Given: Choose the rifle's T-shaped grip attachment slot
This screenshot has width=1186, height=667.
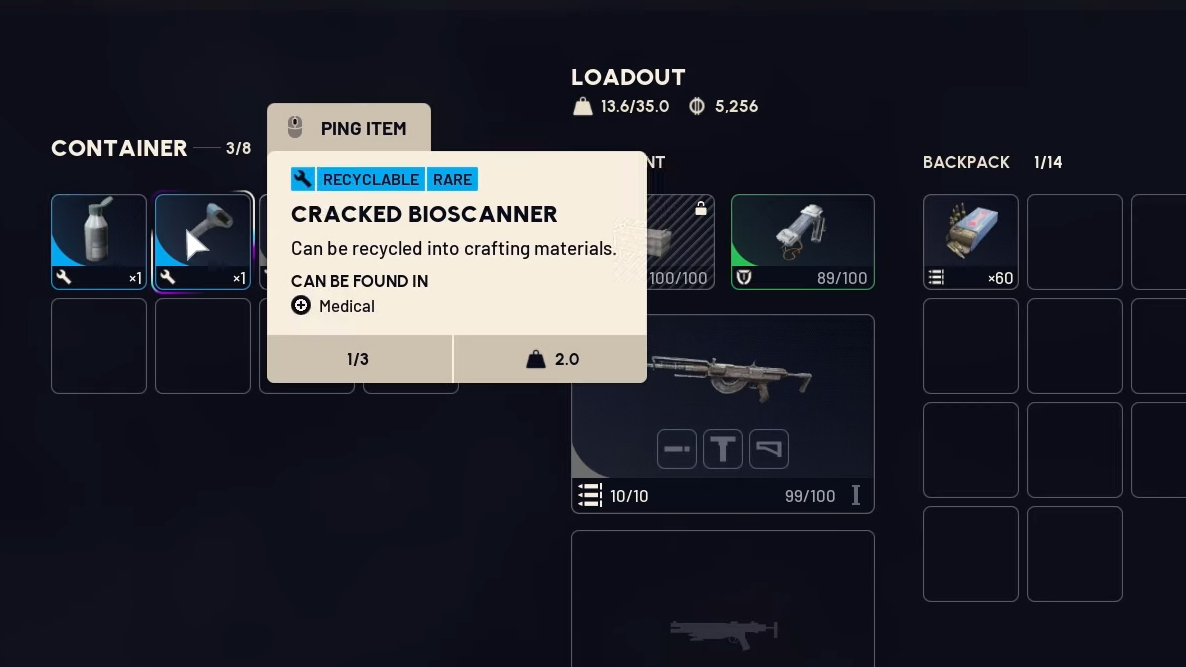Looking at the screenshot, I should point(723,449).
